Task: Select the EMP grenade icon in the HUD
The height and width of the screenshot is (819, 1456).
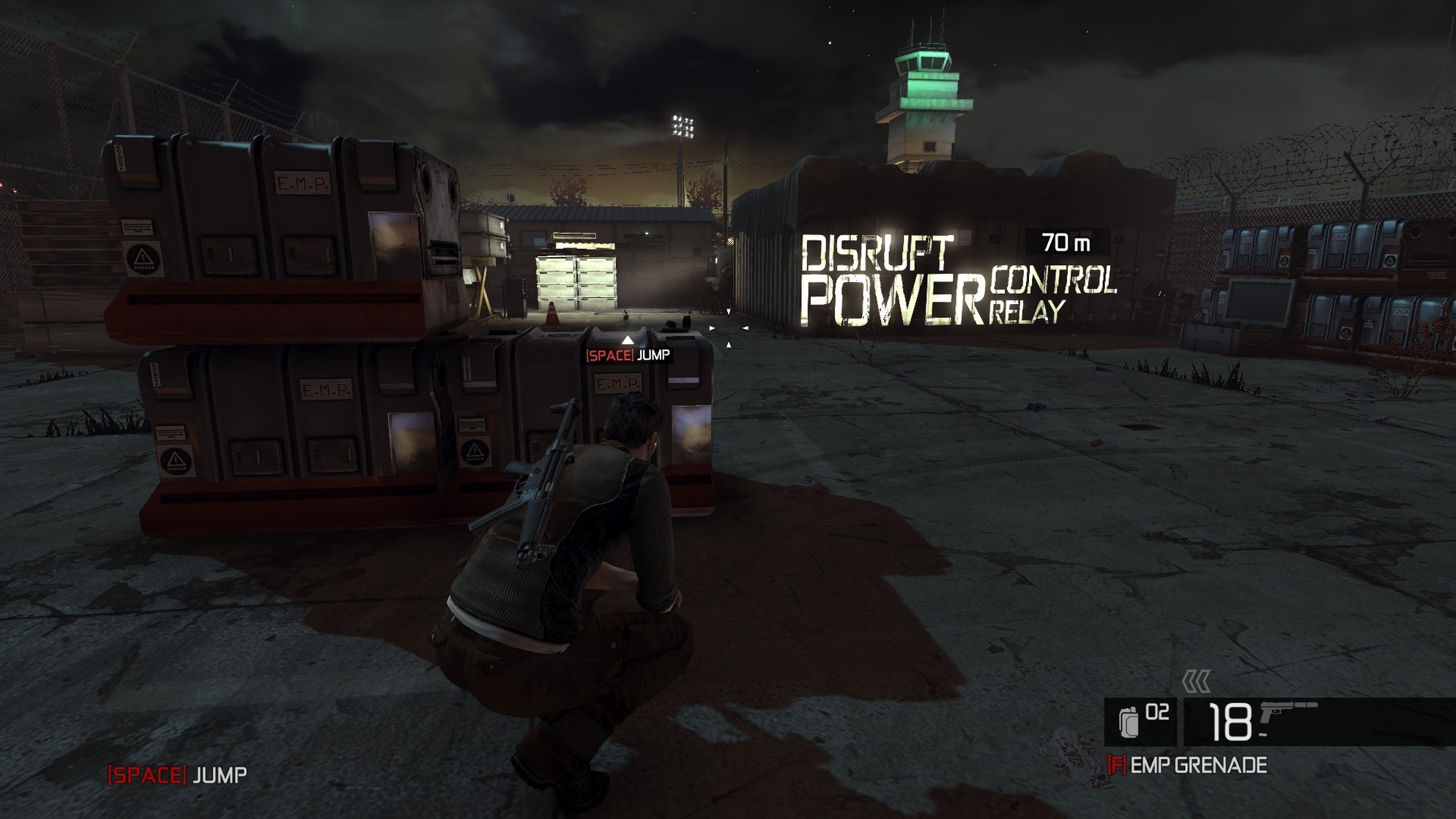Action: pos(1129,719)
